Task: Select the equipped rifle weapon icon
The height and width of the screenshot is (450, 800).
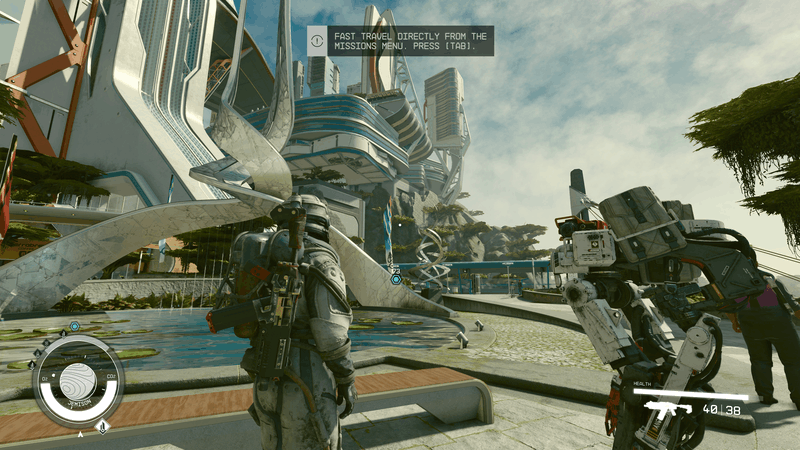Action: pyautogui.click(x=667, y=409)
